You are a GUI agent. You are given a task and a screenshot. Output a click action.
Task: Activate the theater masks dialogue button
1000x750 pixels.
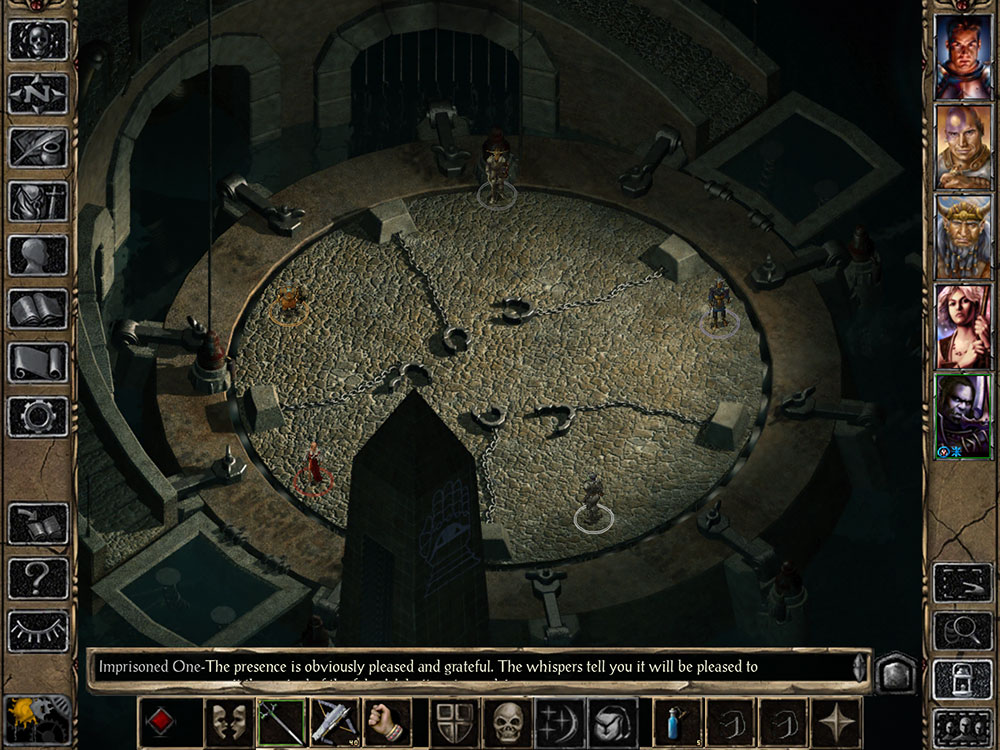point(229,722)
